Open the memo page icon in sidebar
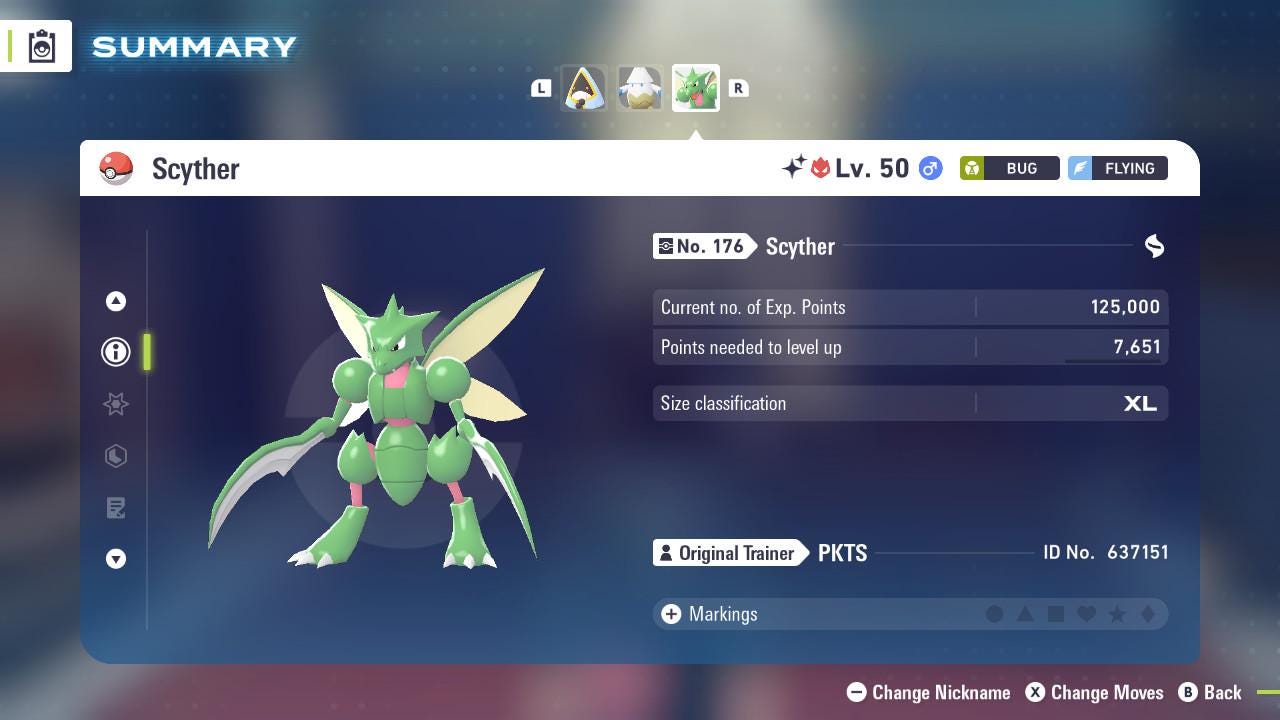The width and height of the screenshot is (1280, 720). [x=116, y=508]
